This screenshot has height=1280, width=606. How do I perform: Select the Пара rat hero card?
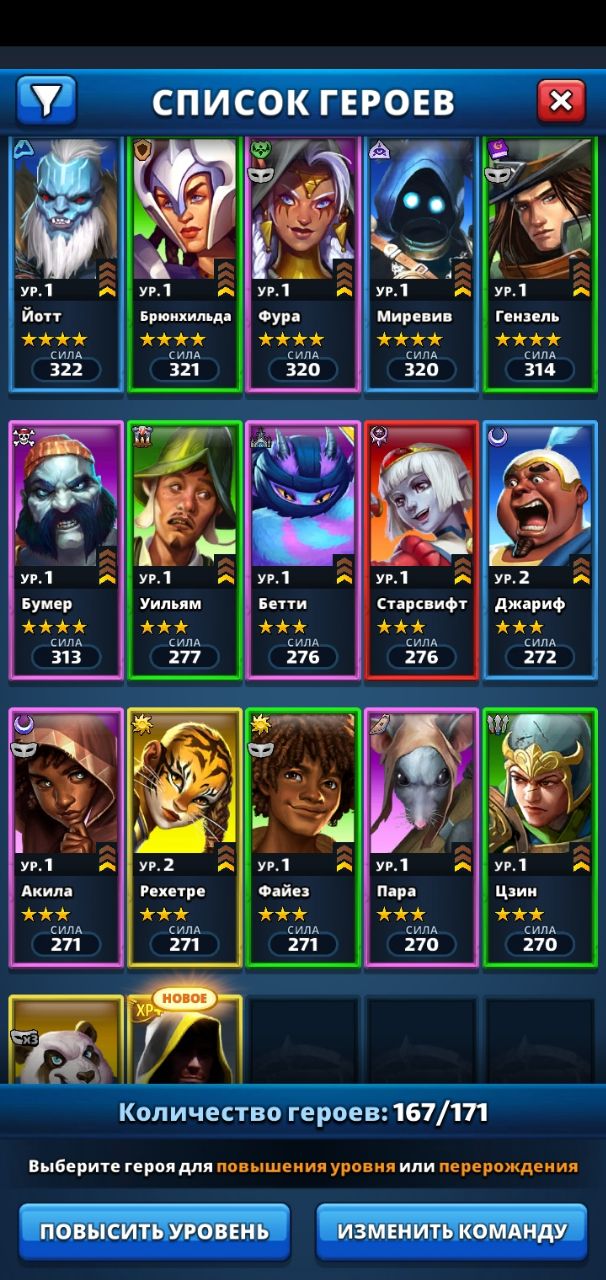421,838
